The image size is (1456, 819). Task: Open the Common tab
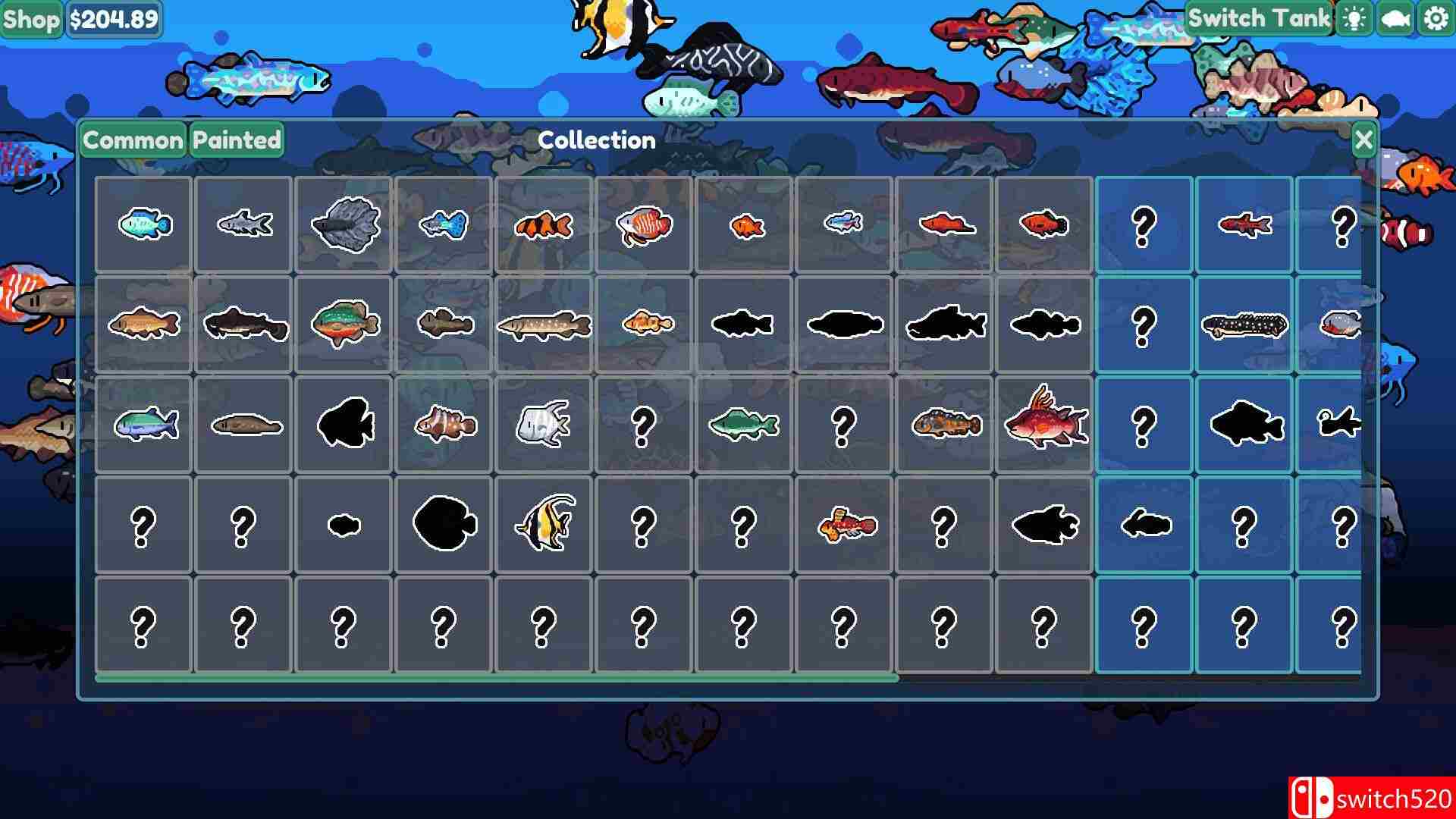click(133, 140)
